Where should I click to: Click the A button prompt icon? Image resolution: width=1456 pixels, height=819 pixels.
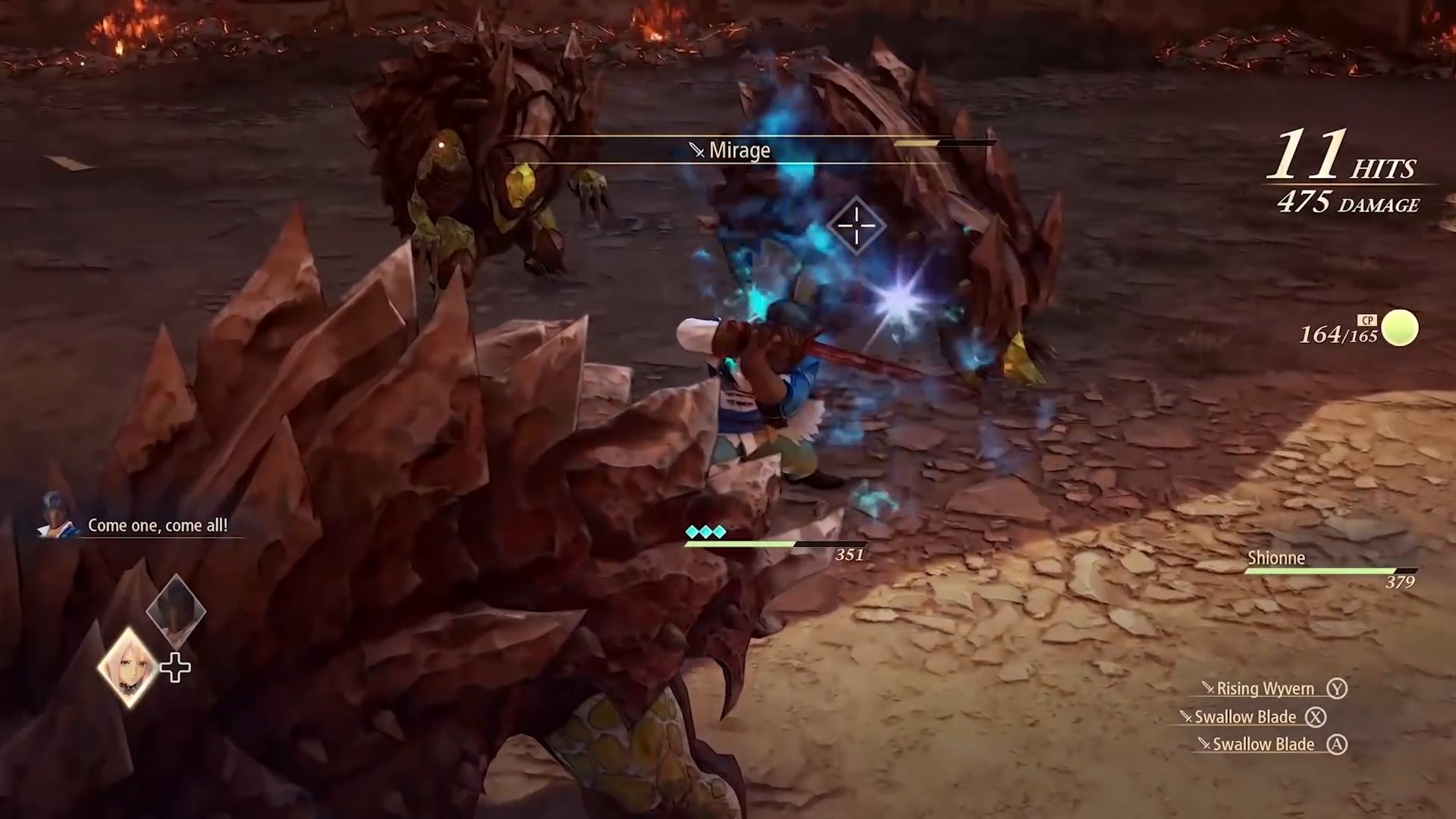click(1338, 744)
